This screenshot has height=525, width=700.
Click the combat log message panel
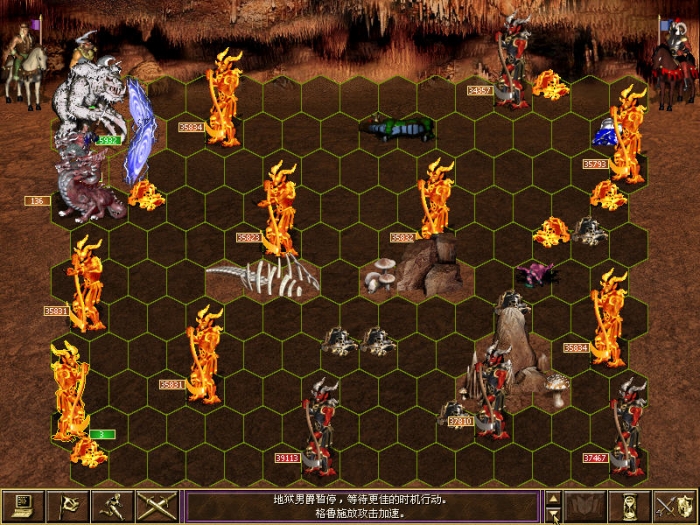(362, 505)
